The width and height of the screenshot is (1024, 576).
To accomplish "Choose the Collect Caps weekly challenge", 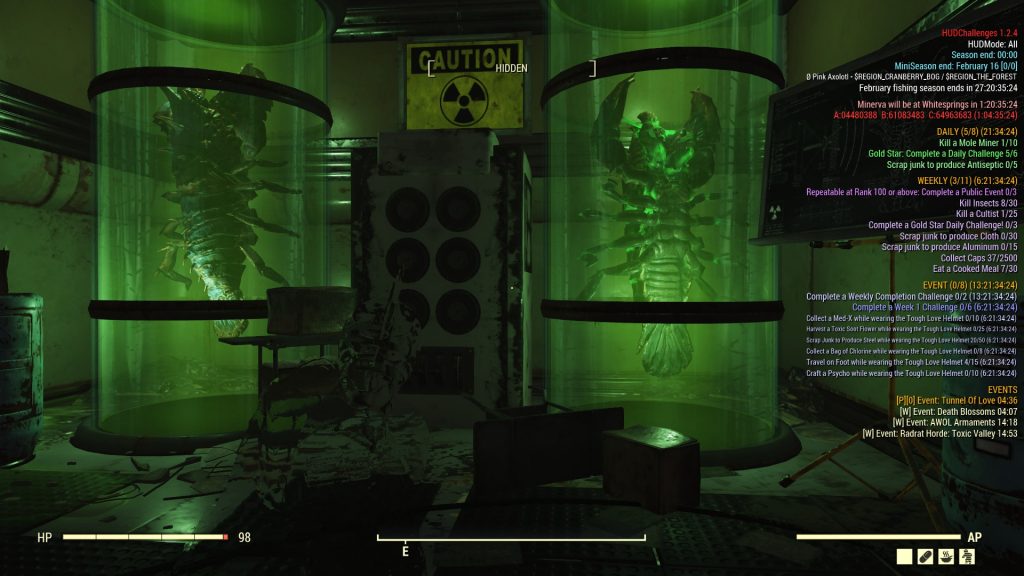I will click(x=978, y=258).
